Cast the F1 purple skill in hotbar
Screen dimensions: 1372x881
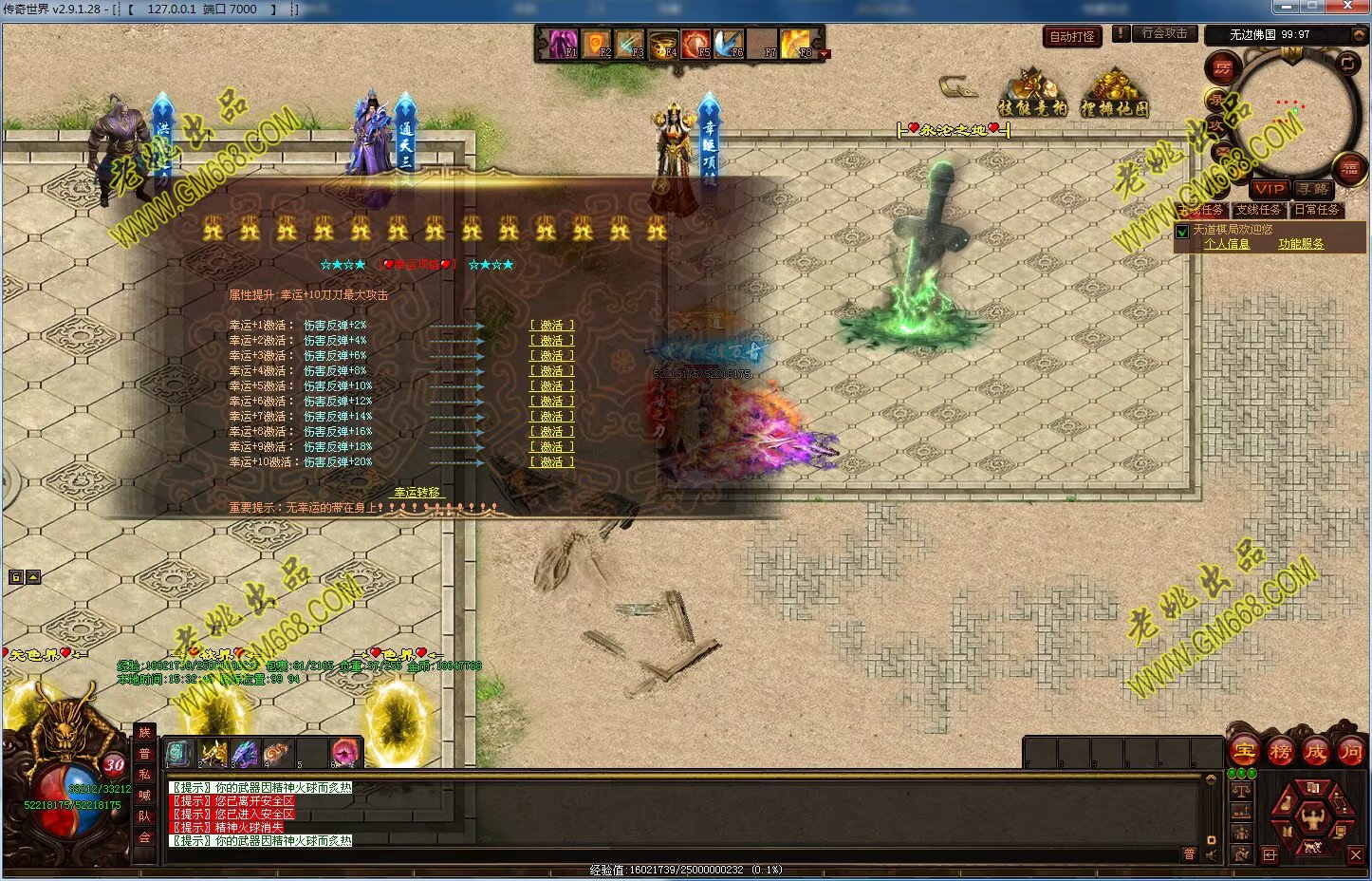[562, 44]
